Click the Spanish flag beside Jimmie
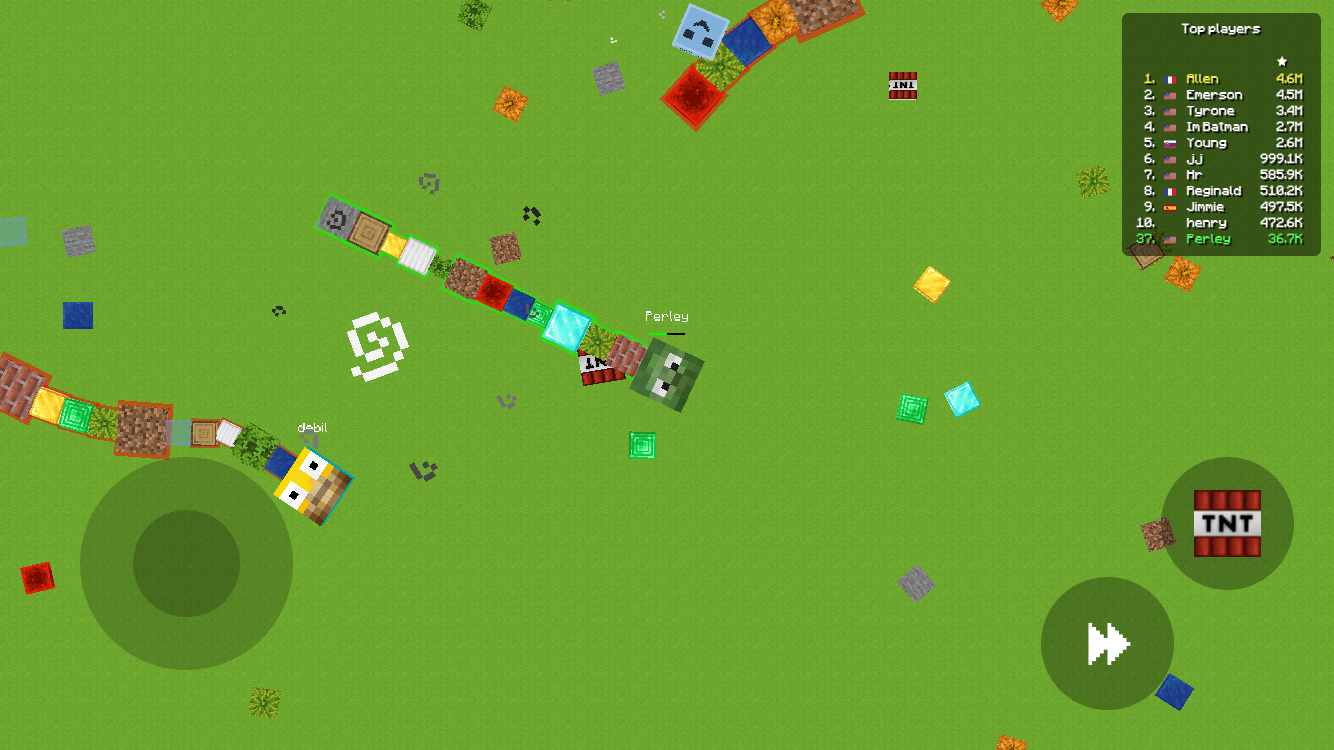This screenshot has height=750, width=1334. point(1168,206)
